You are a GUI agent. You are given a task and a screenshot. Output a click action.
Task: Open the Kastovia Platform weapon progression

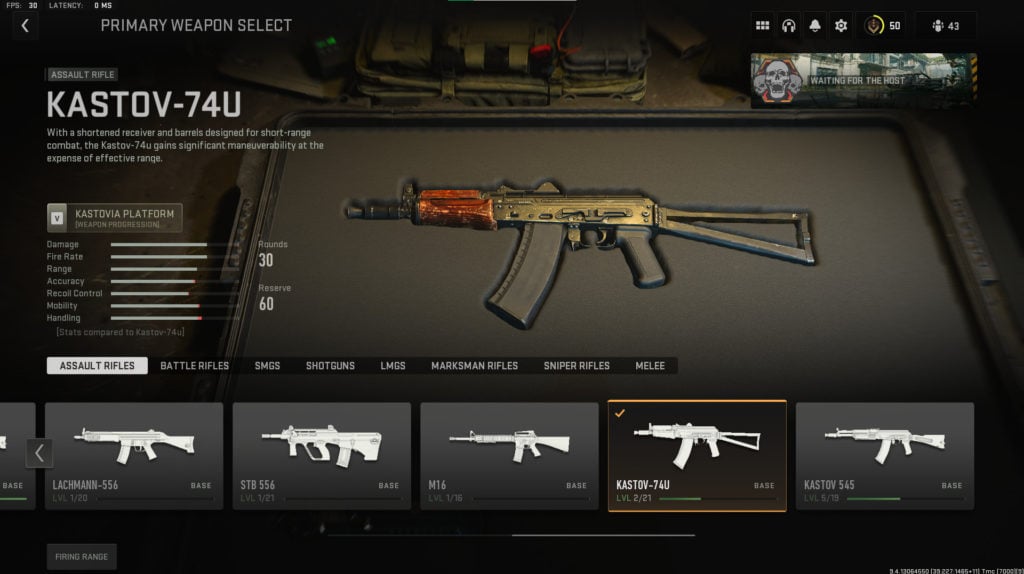pyautogui.click(x=114, y=217)
